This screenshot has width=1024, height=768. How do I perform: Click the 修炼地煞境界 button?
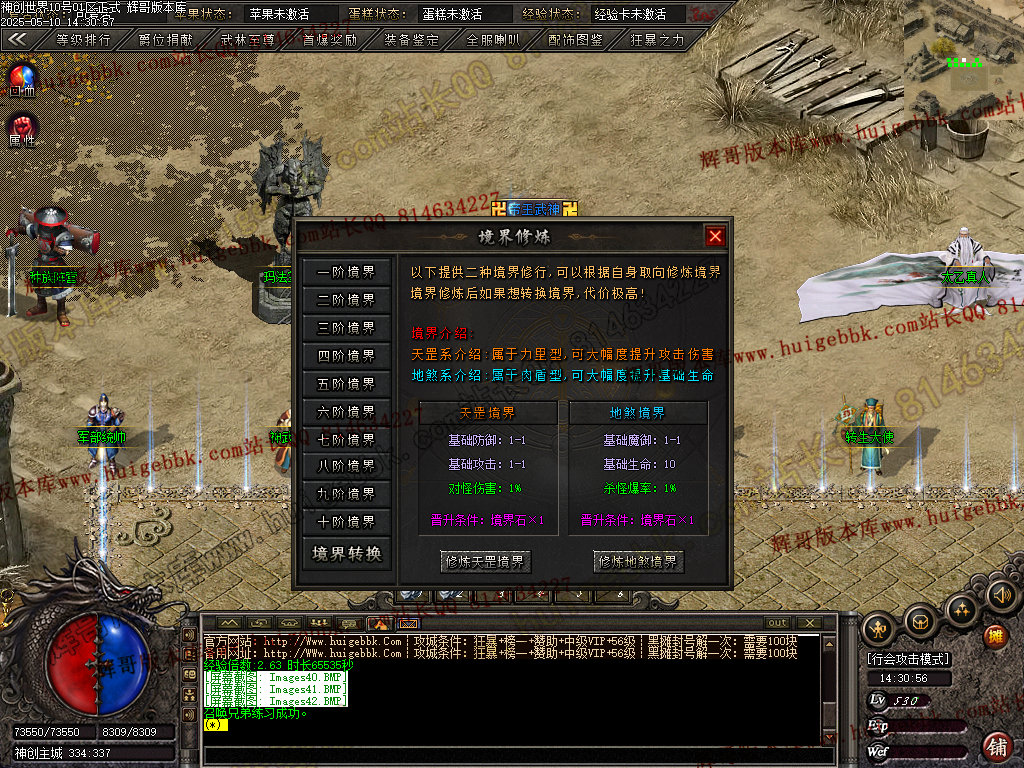639,562
